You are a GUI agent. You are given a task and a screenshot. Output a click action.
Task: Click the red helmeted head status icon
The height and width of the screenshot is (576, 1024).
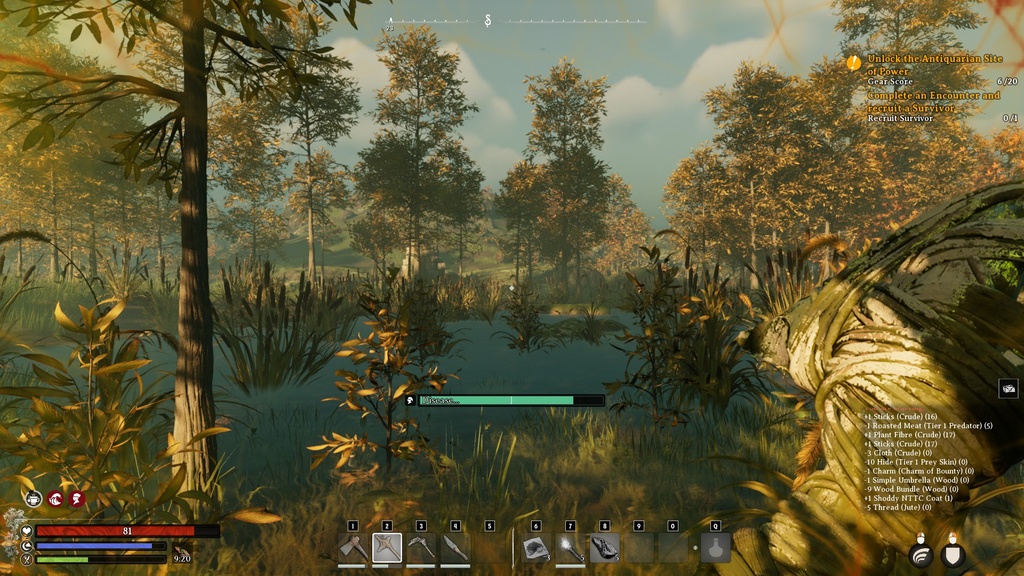[77, 498]
